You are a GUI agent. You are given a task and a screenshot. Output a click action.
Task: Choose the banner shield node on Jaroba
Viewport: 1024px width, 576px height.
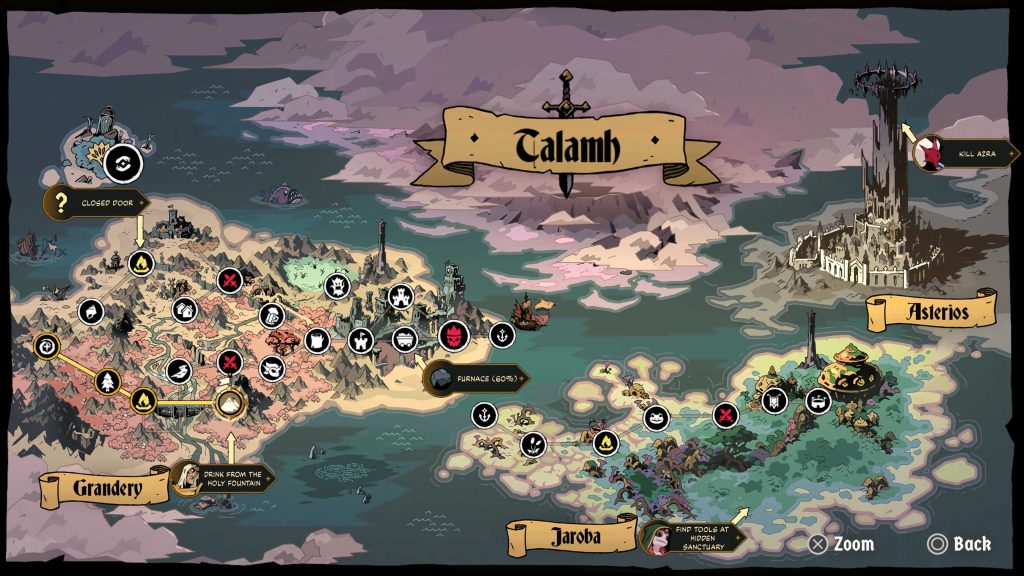tap(773, 402)
